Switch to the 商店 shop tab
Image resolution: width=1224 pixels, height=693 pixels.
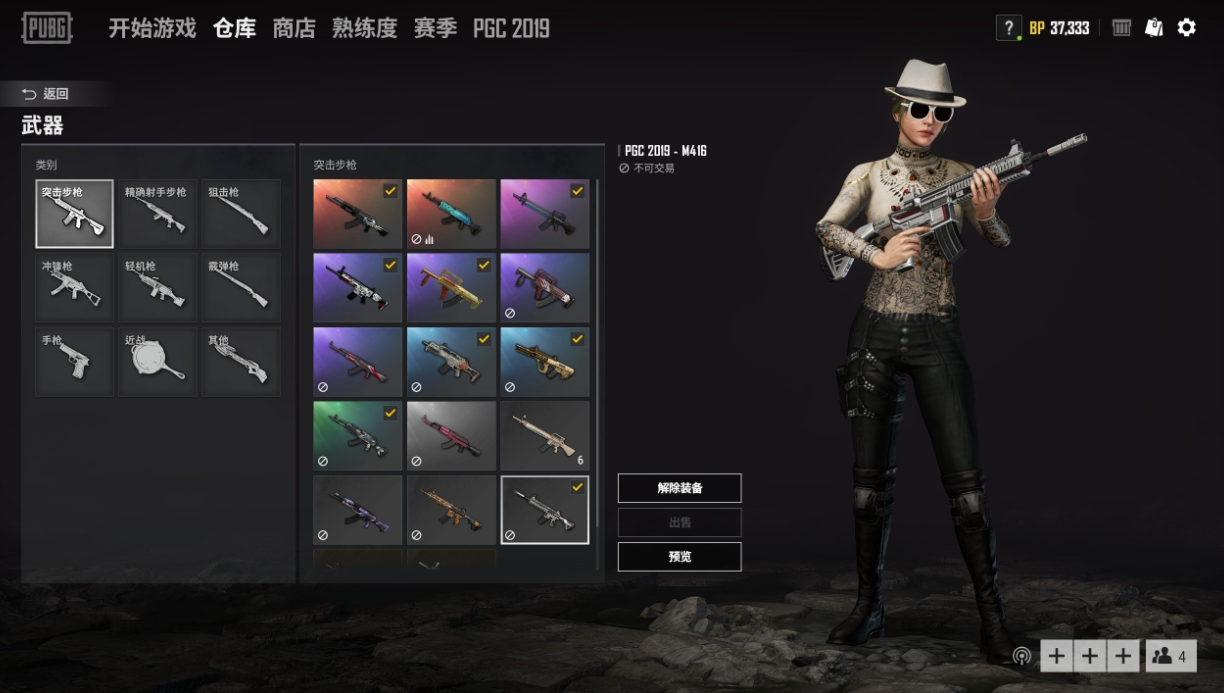click(293, 28)
